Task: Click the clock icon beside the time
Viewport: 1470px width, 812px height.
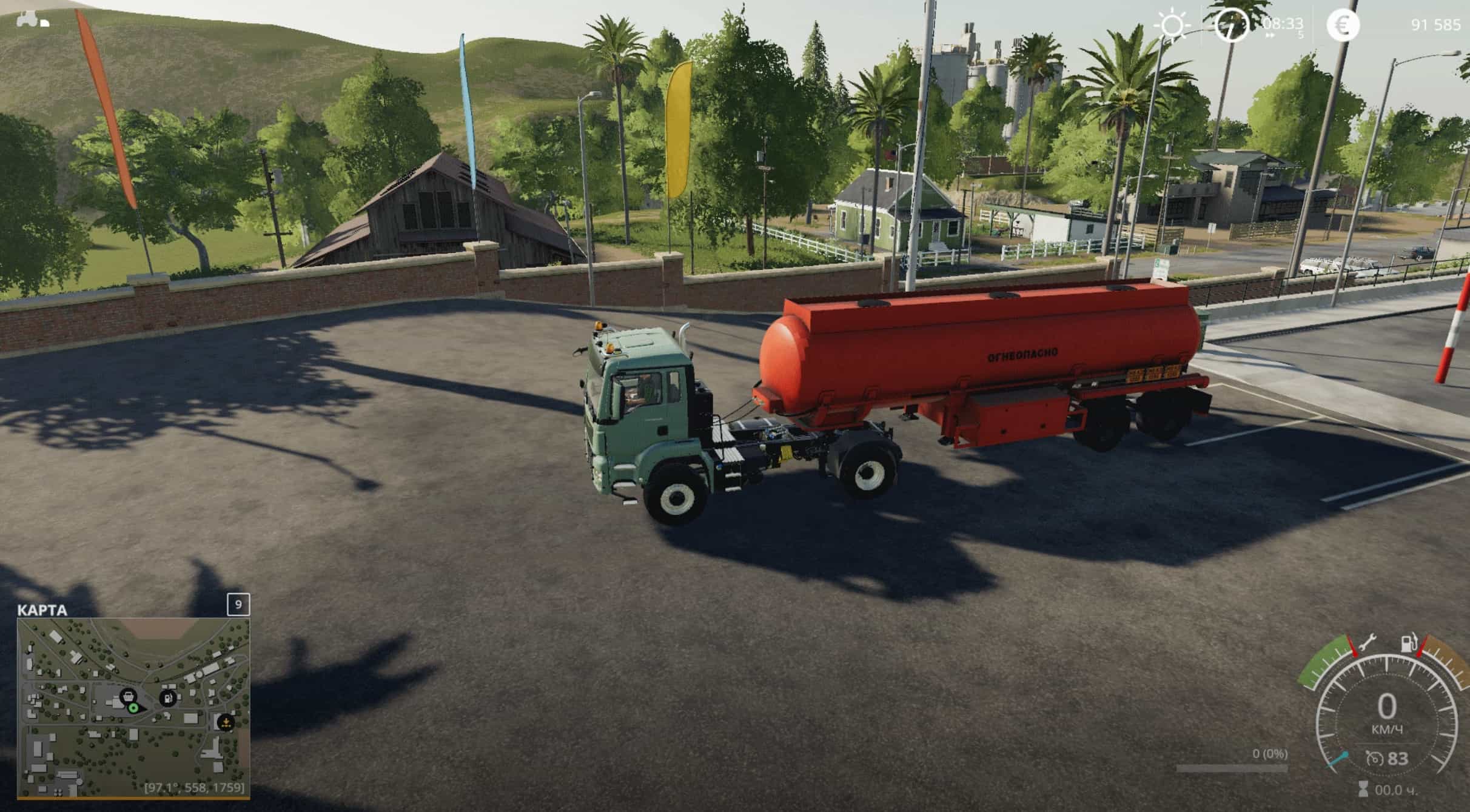Action: [1230, 26]
